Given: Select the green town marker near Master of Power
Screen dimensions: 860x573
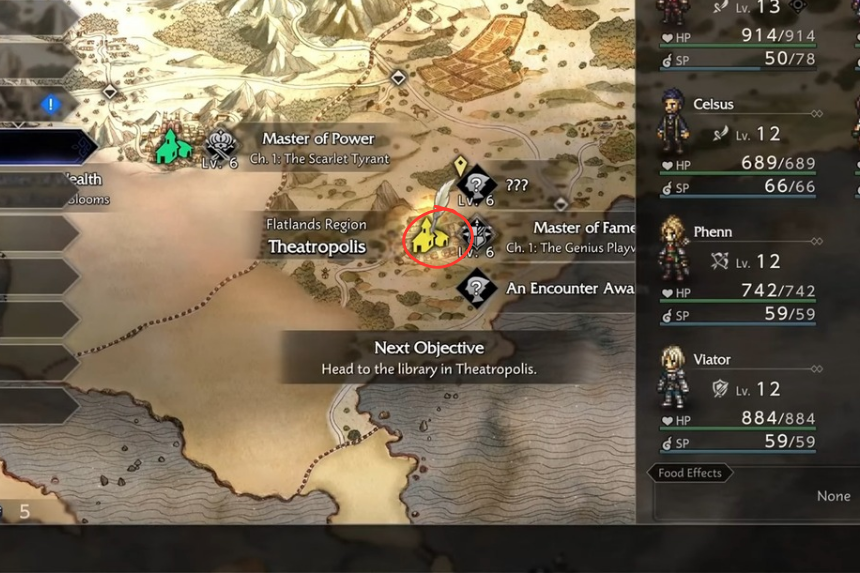Looking at the screenshot, I should (174, 146).
